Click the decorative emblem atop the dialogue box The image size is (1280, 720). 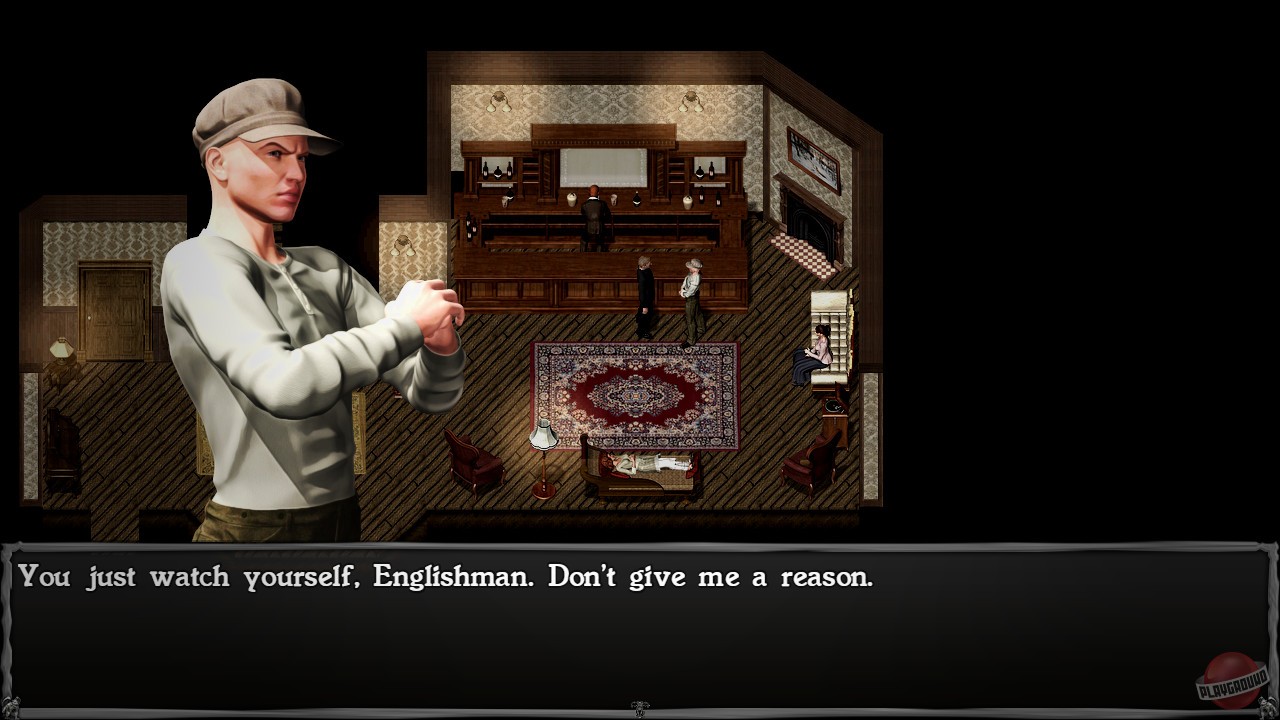(x=640, y=705)
